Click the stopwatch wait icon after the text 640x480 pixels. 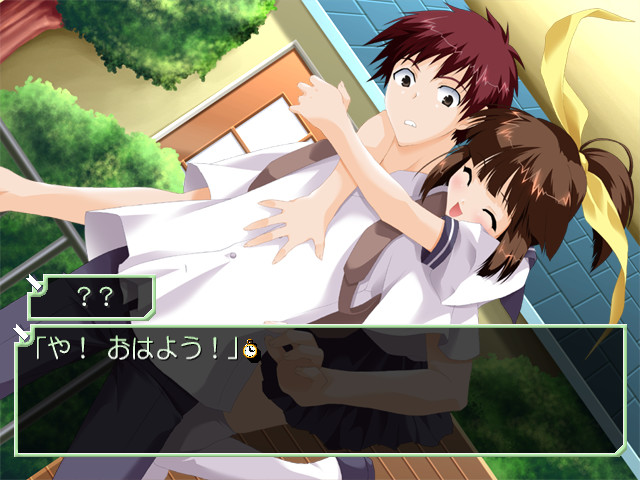[x=250, y=349]
